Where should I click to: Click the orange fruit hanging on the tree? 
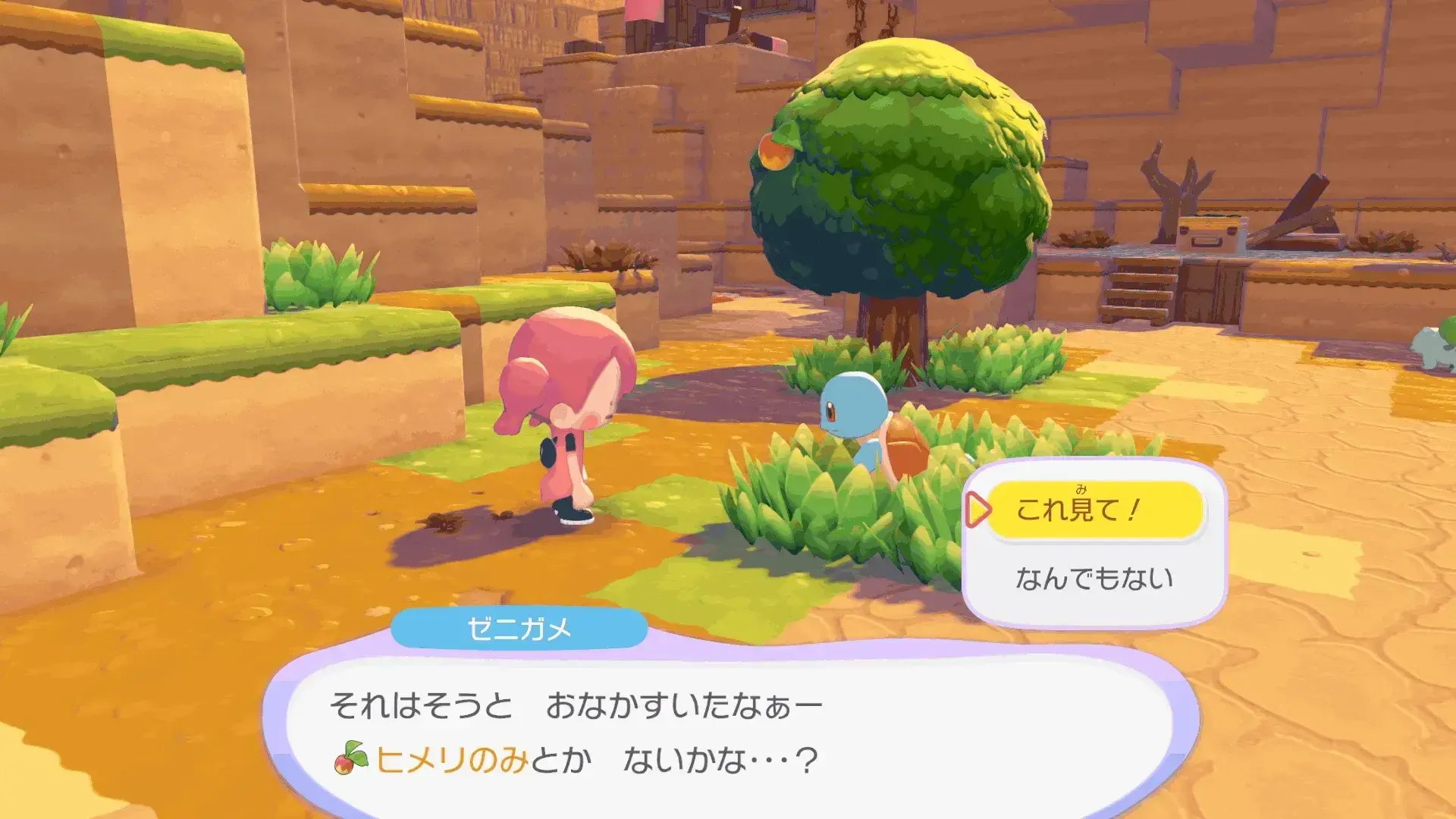point(775,152)
